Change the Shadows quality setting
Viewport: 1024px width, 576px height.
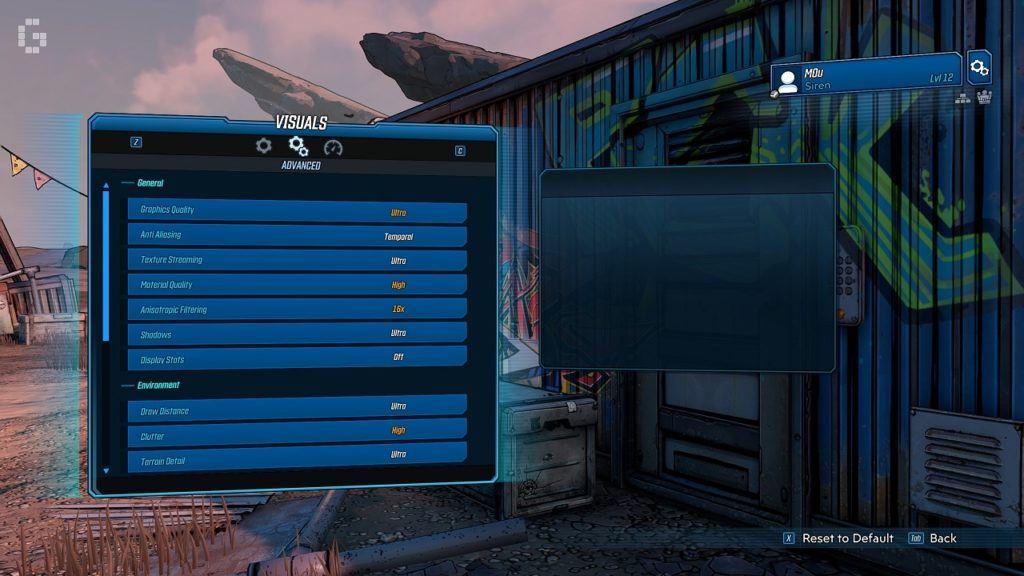point(297,334)
